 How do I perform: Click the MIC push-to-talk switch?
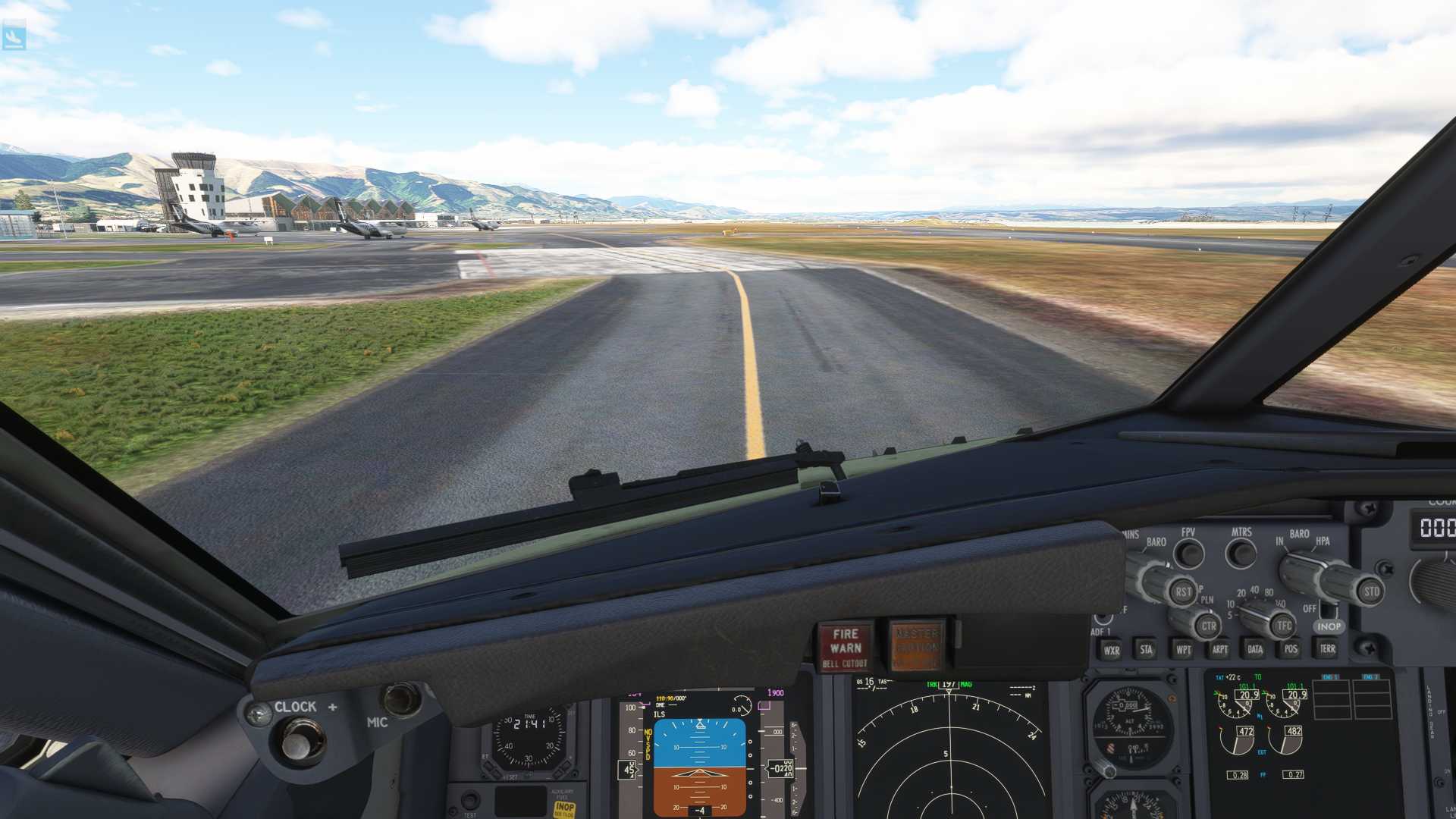pyautogui.click(x=400, y=699)
